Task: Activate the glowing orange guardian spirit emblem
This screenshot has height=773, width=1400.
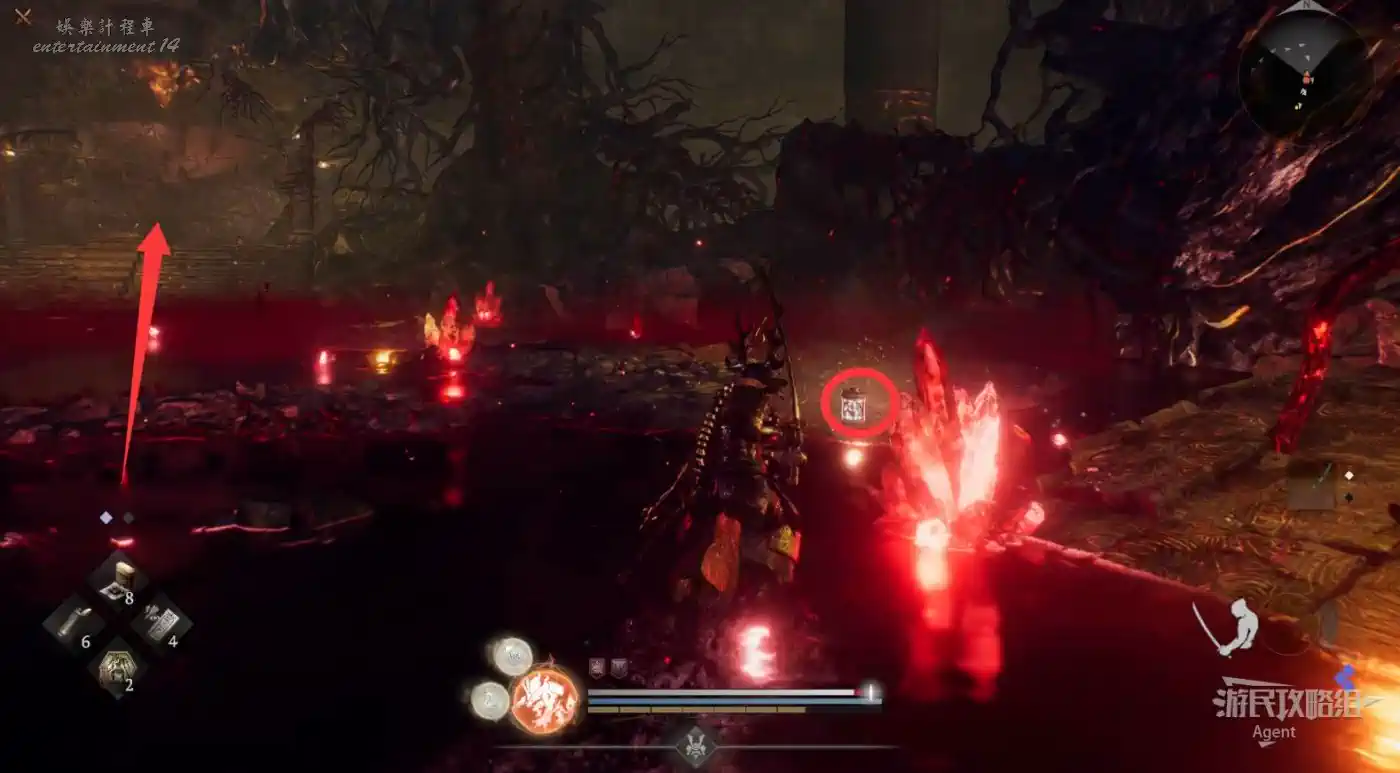Action: click(545, 699)
